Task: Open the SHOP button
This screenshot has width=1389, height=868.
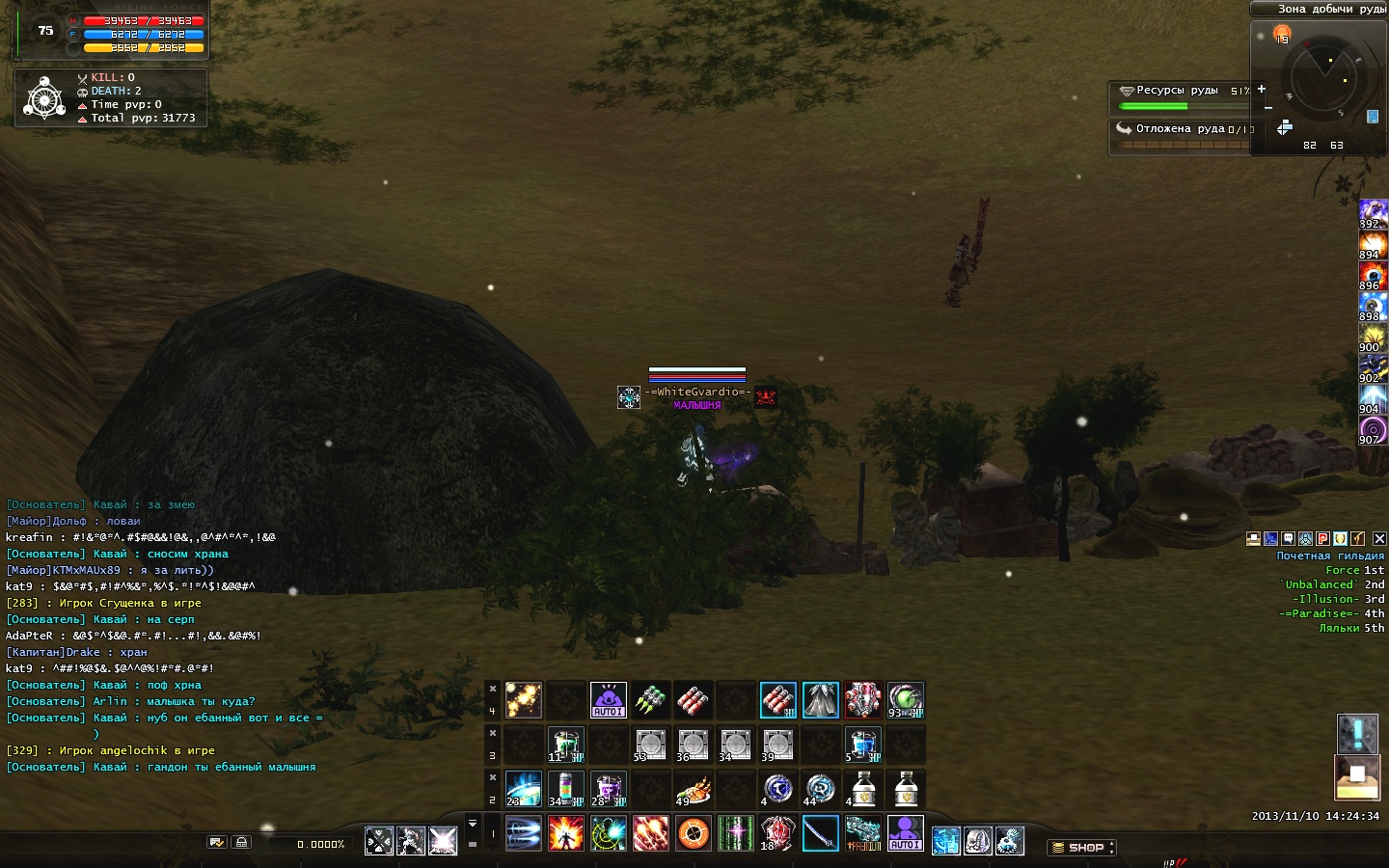Action: (x=1083, y=848)
